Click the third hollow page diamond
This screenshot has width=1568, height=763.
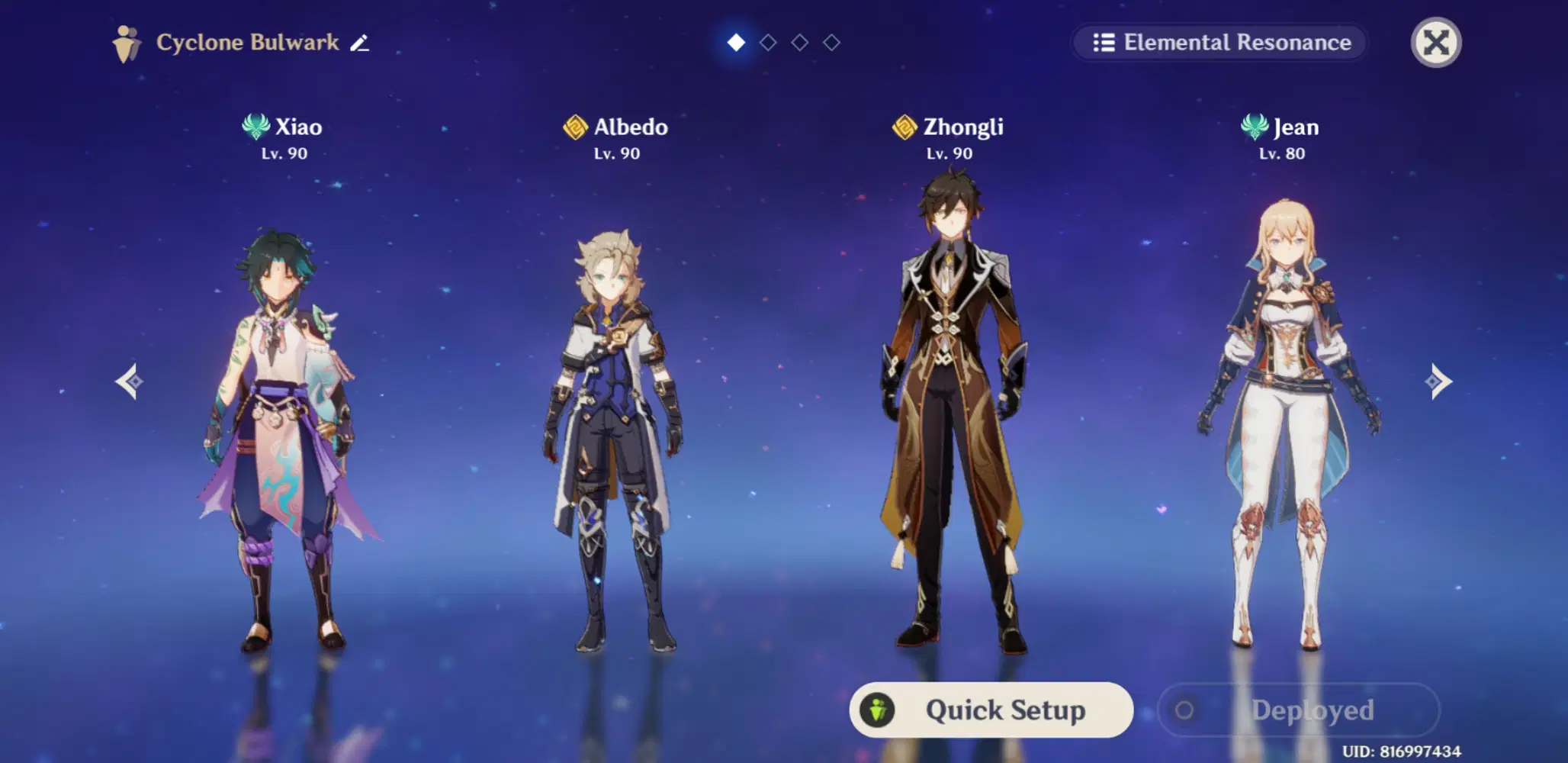pos(798,43)
